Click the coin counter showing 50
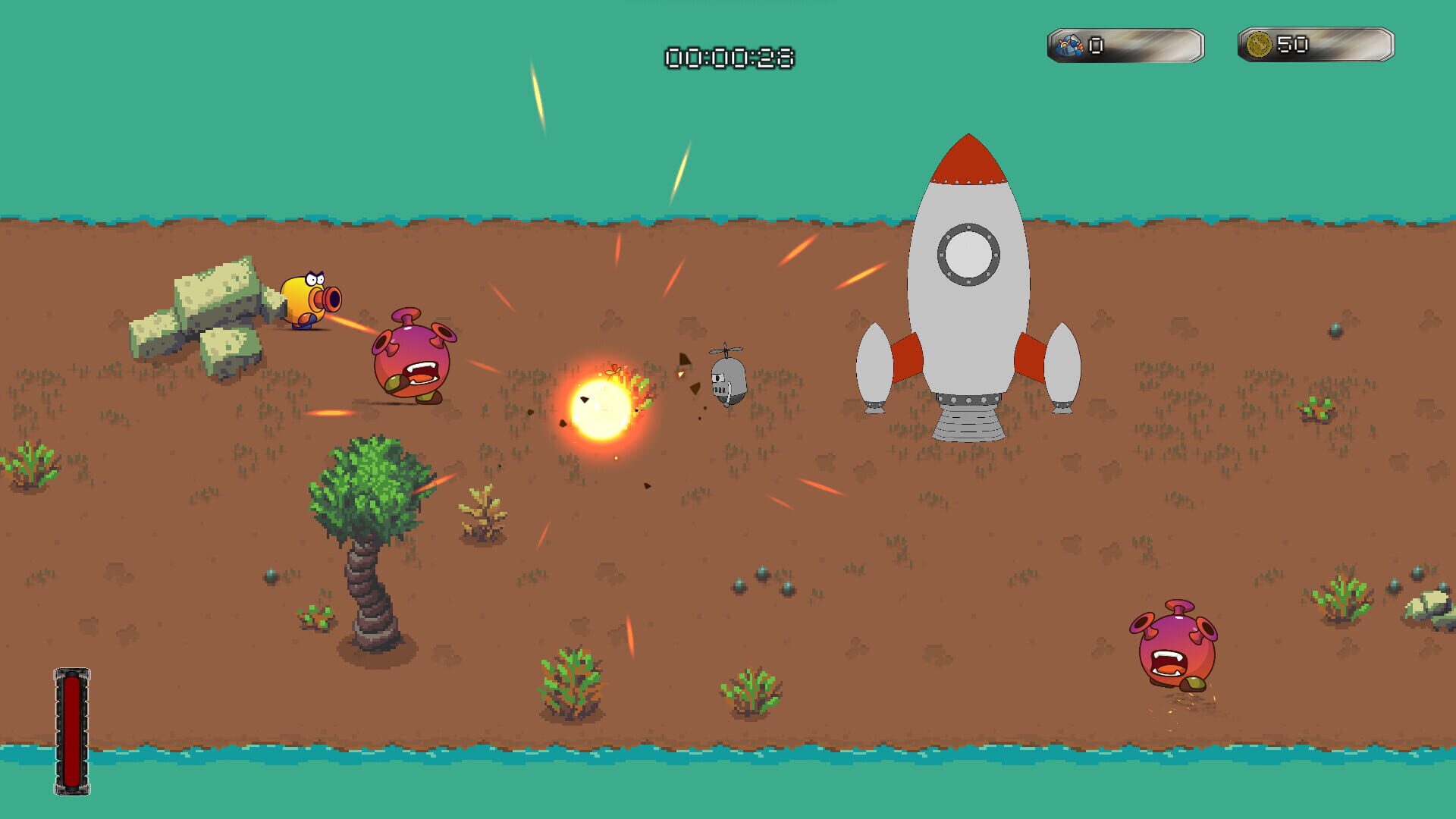The height and width of the screenshot is (819, 1456). coord(1293,44)
